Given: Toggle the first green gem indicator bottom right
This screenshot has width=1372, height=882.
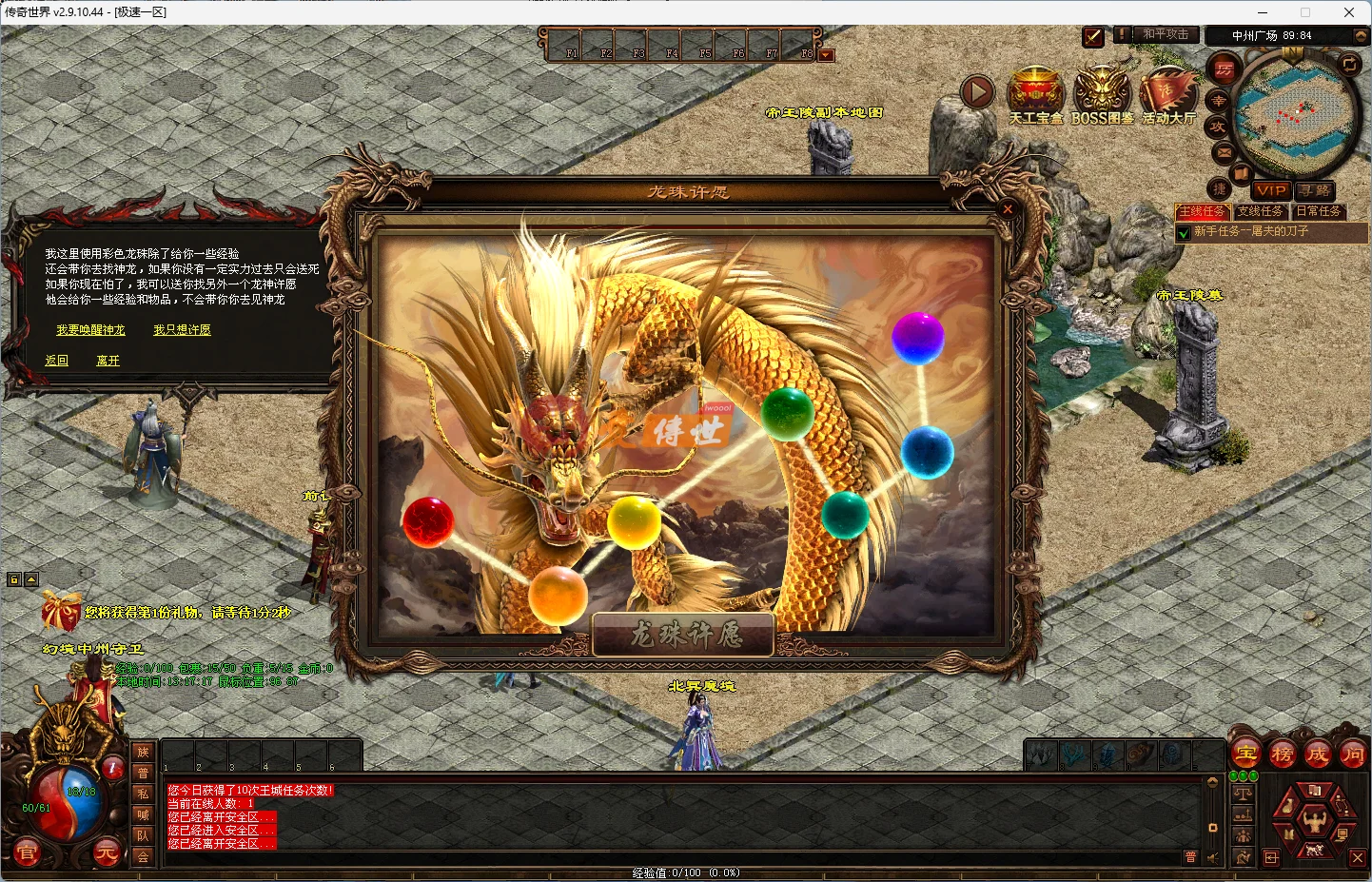Looking at the screenshot, I should pos(1234,775).
